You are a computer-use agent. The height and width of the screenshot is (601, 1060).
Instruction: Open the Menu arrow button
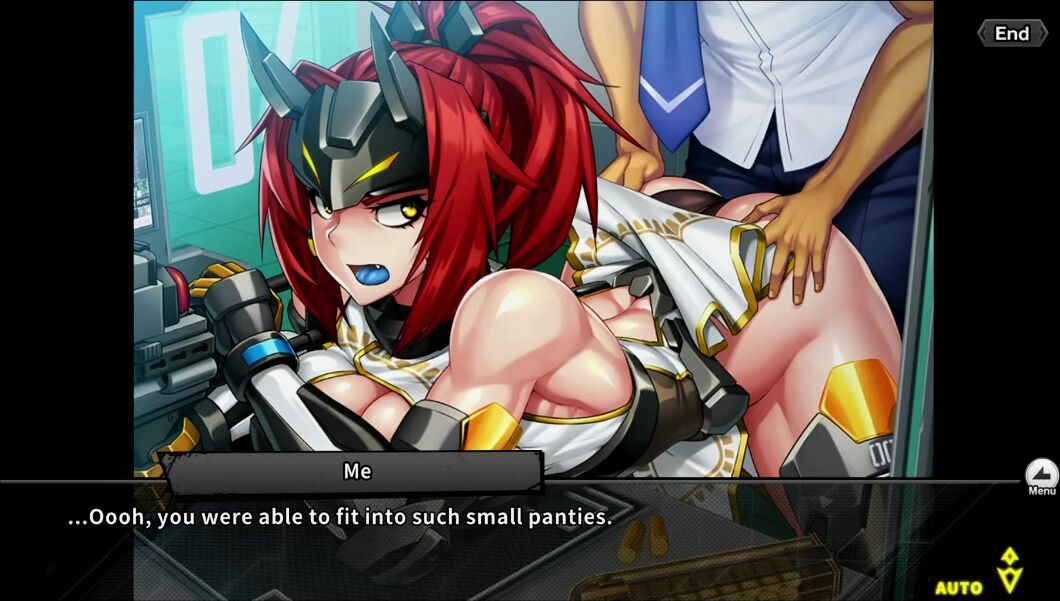1041,475
